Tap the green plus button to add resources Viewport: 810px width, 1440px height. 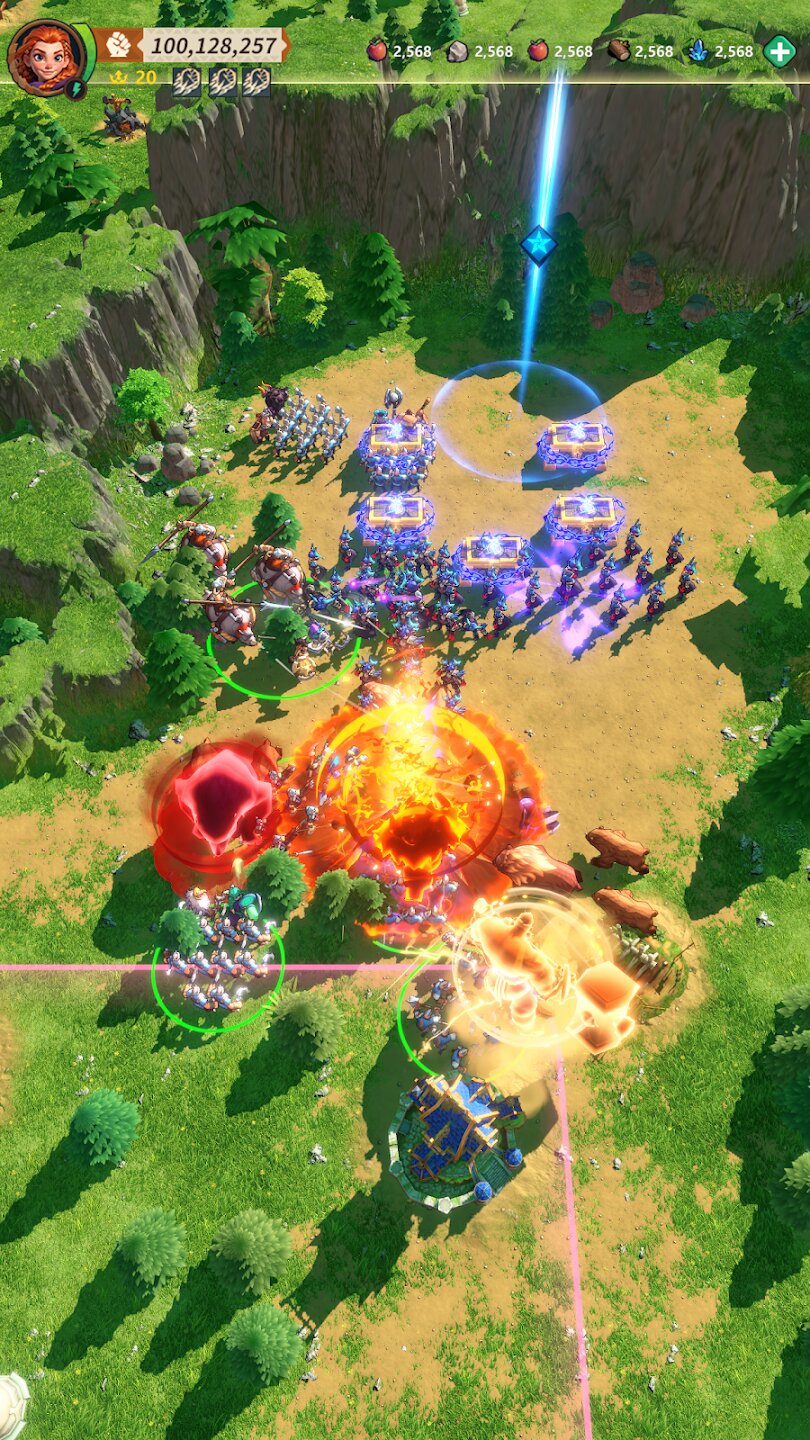[x=779, y=51]
